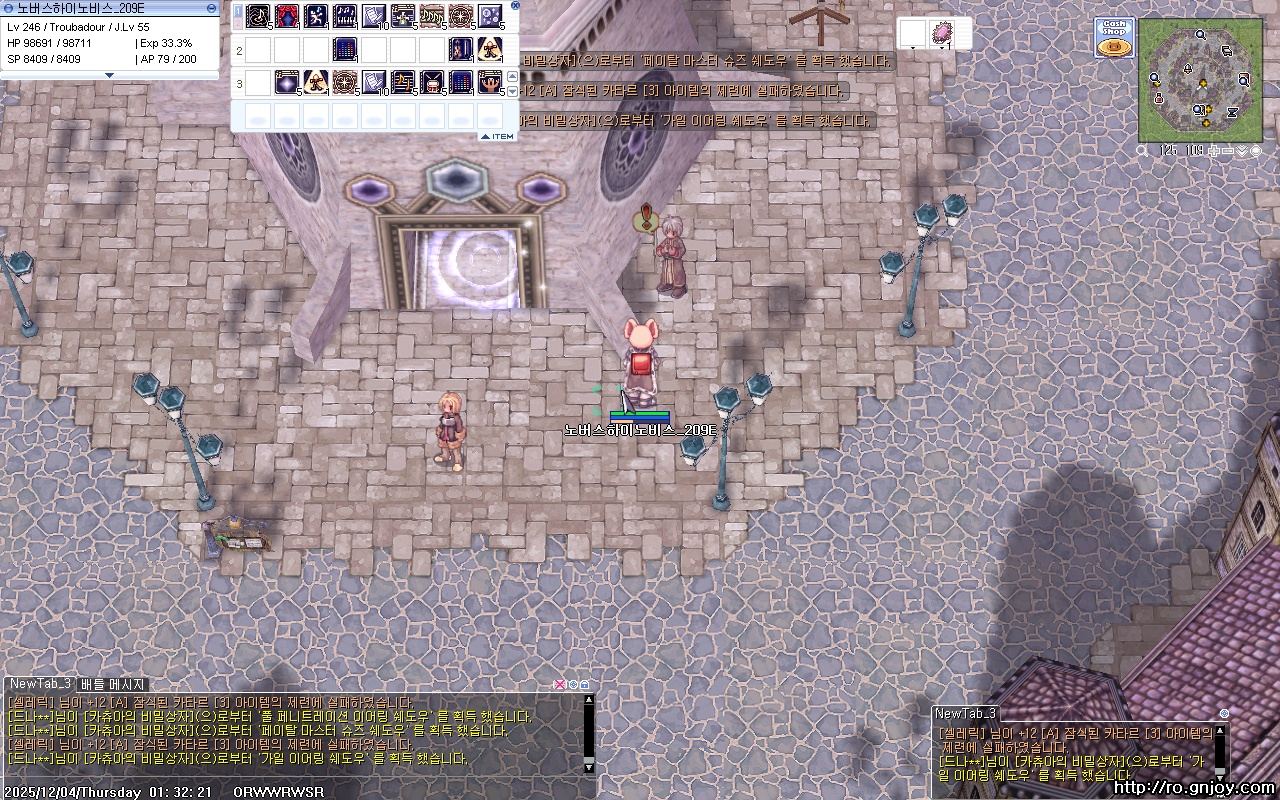The image size is (1280, 800).
Task: Select the pink gem quick slot item
Action: 941,32
